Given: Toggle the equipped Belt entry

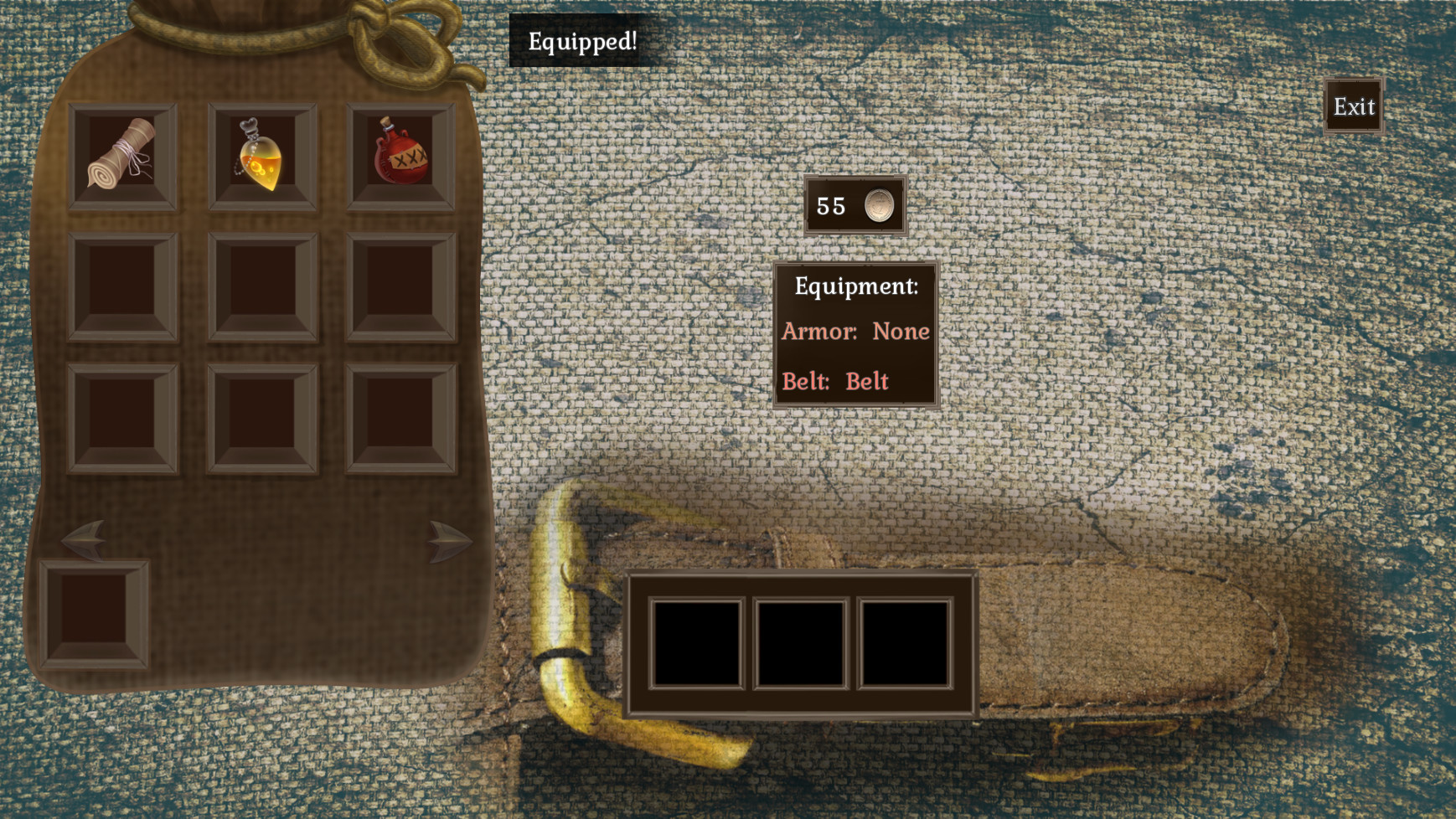Looking at the screenshot, I should [836, 380].
